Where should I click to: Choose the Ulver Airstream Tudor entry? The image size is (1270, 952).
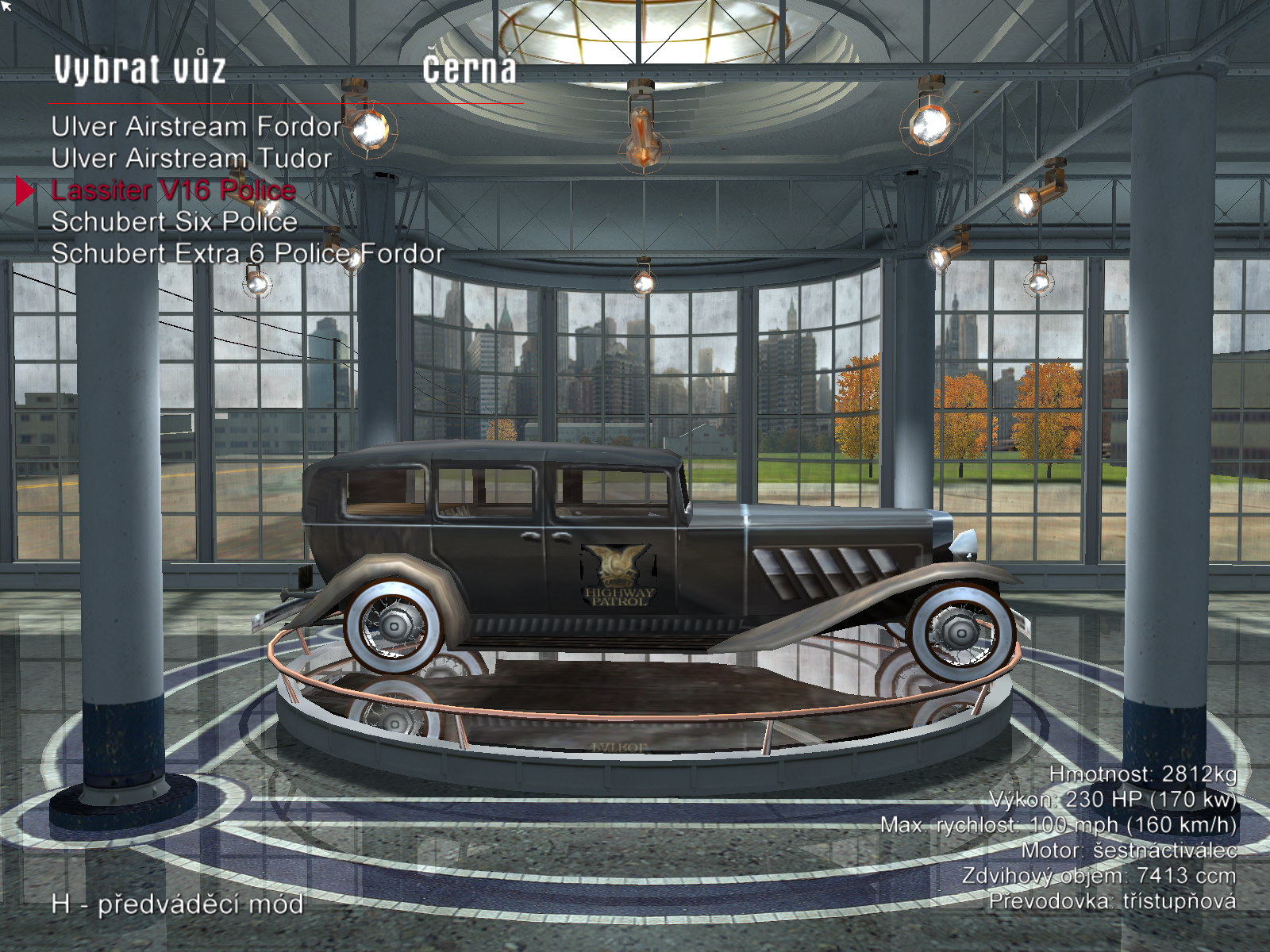coord(191,159)
